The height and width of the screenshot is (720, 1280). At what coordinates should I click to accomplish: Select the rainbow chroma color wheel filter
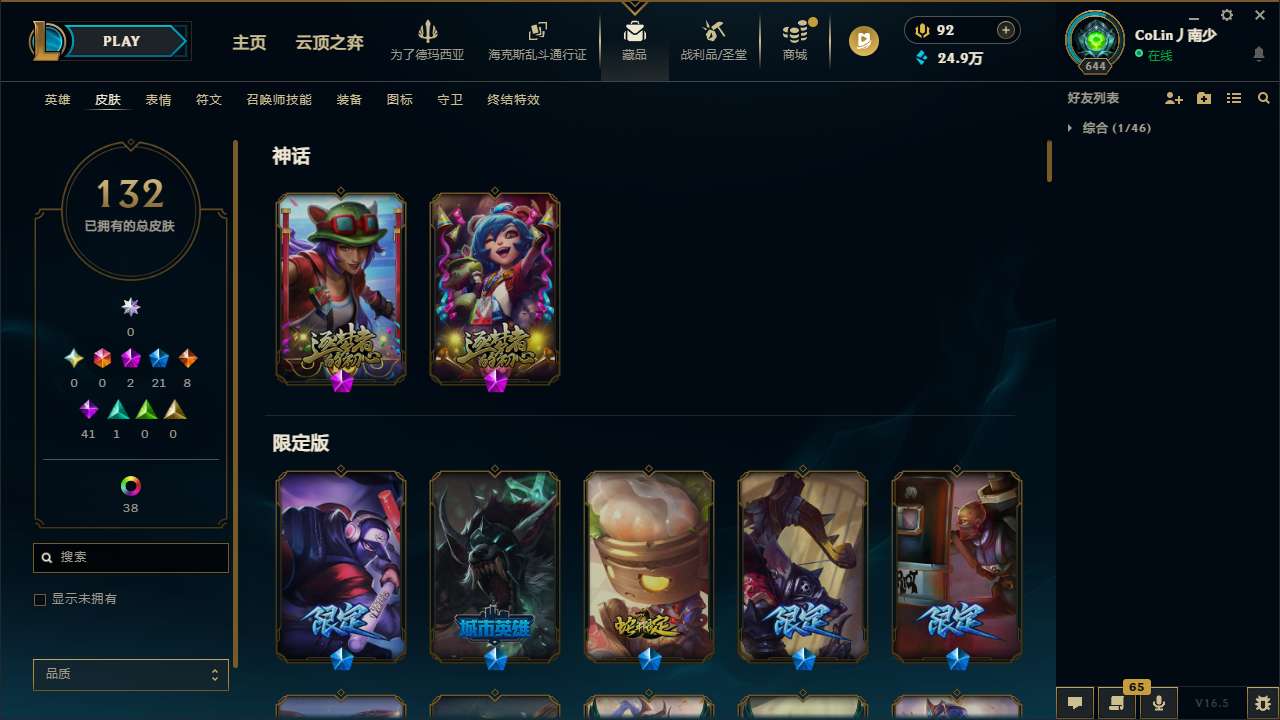(x=130, y=483)
